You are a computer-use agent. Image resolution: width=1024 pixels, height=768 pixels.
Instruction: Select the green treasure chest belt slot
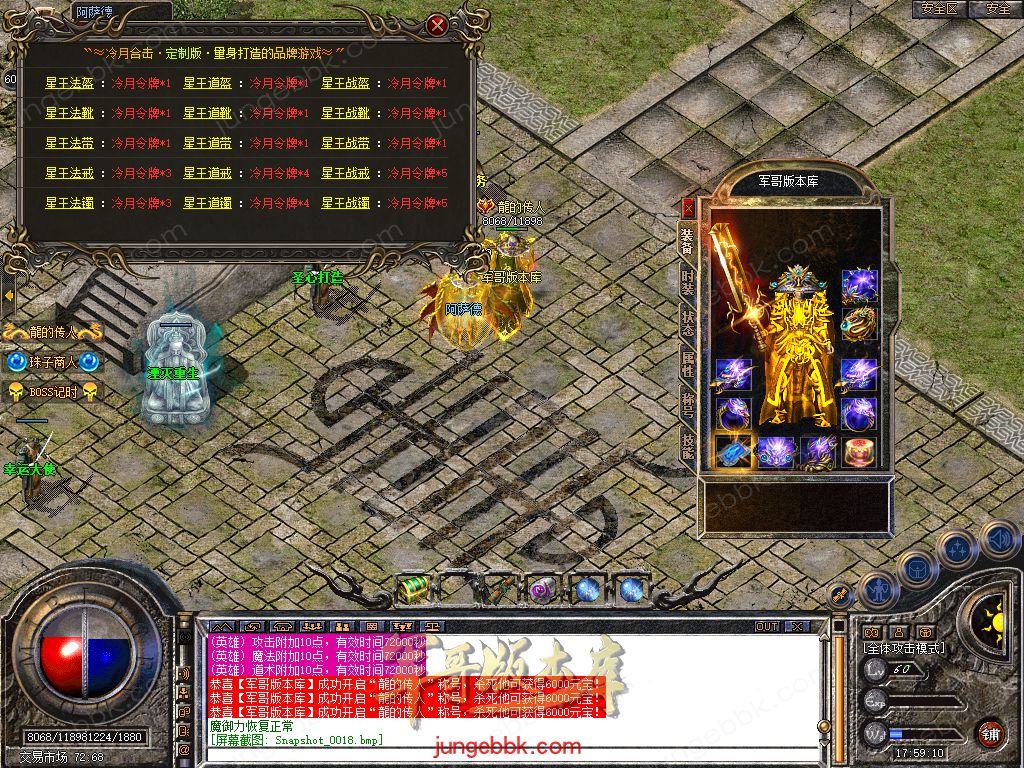[x=412, y=589]
